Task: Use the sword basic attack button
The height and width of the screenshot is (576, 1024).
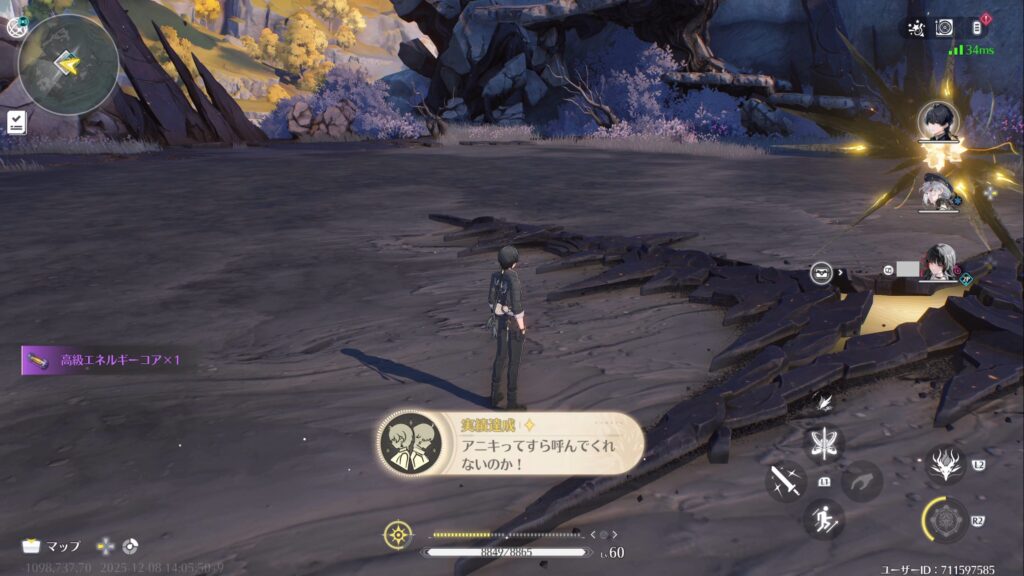Action: pos(786,481)
